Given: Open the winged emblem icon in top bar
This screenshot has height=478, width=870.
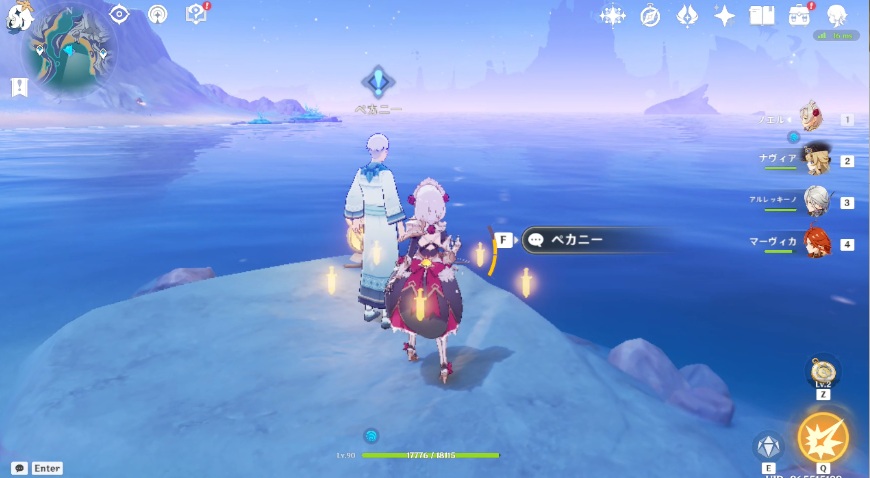Looking at the screenshot, I should click(688, 16).
